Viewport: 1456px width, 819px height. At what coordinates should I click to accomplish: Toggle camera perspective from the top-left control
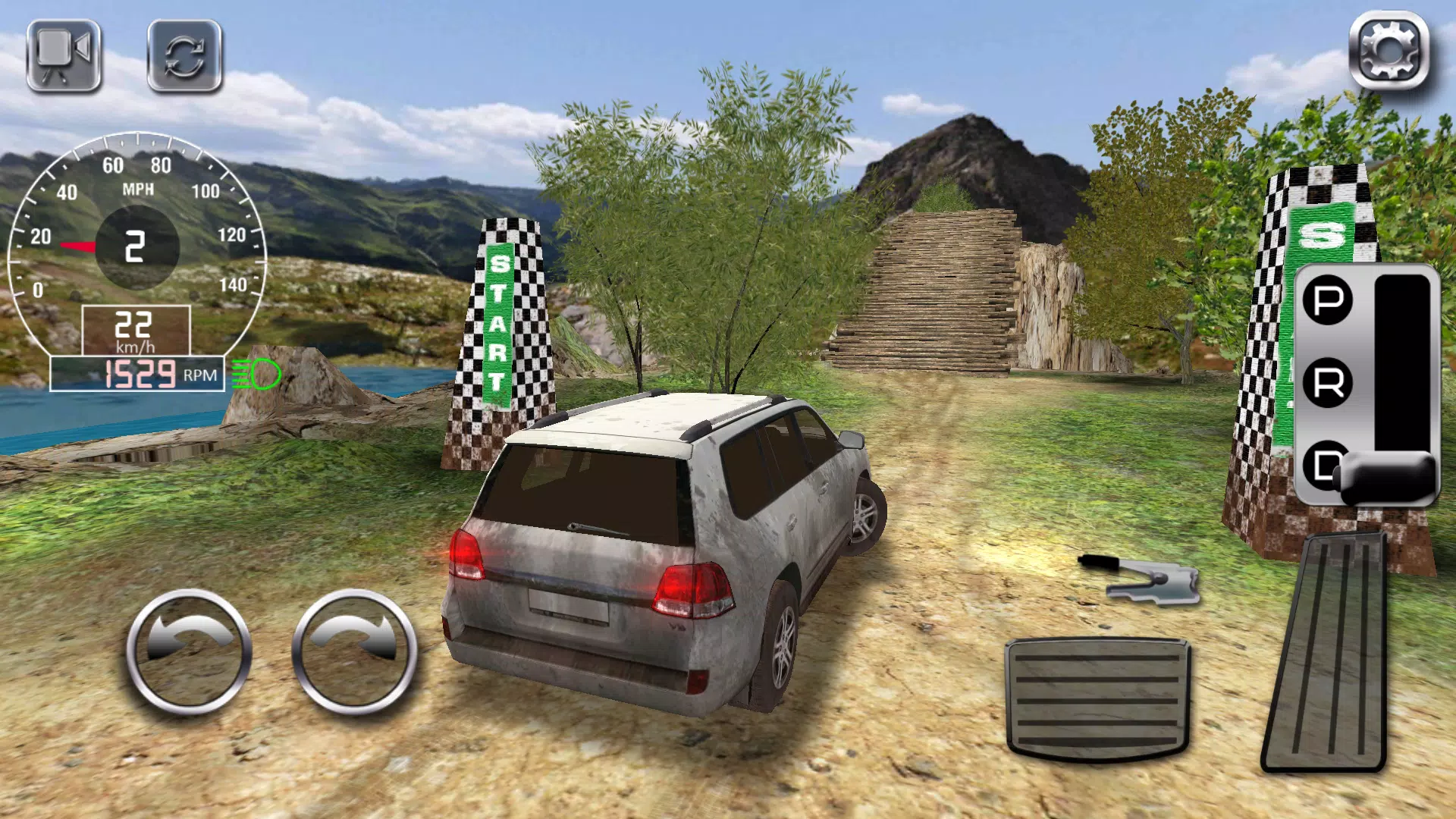64,57
